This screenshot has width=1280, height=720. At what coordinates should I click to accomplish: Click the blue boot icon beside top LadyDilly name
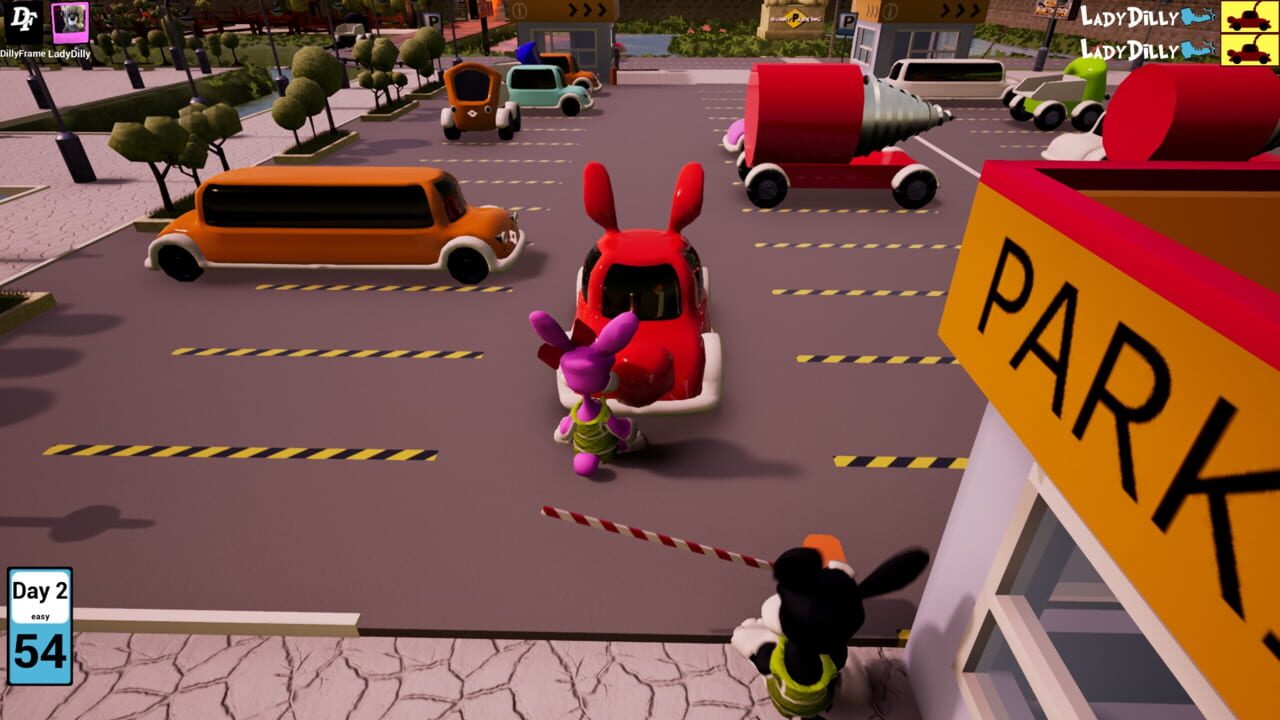click(x=1196, y=15)
